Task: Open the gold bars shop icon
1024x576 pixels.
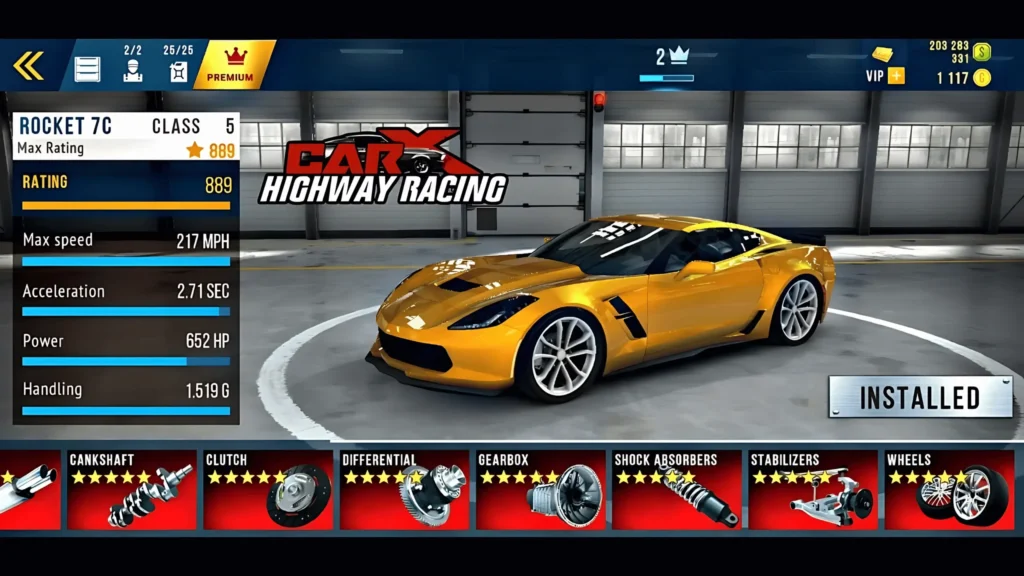Action: point(883,54)
